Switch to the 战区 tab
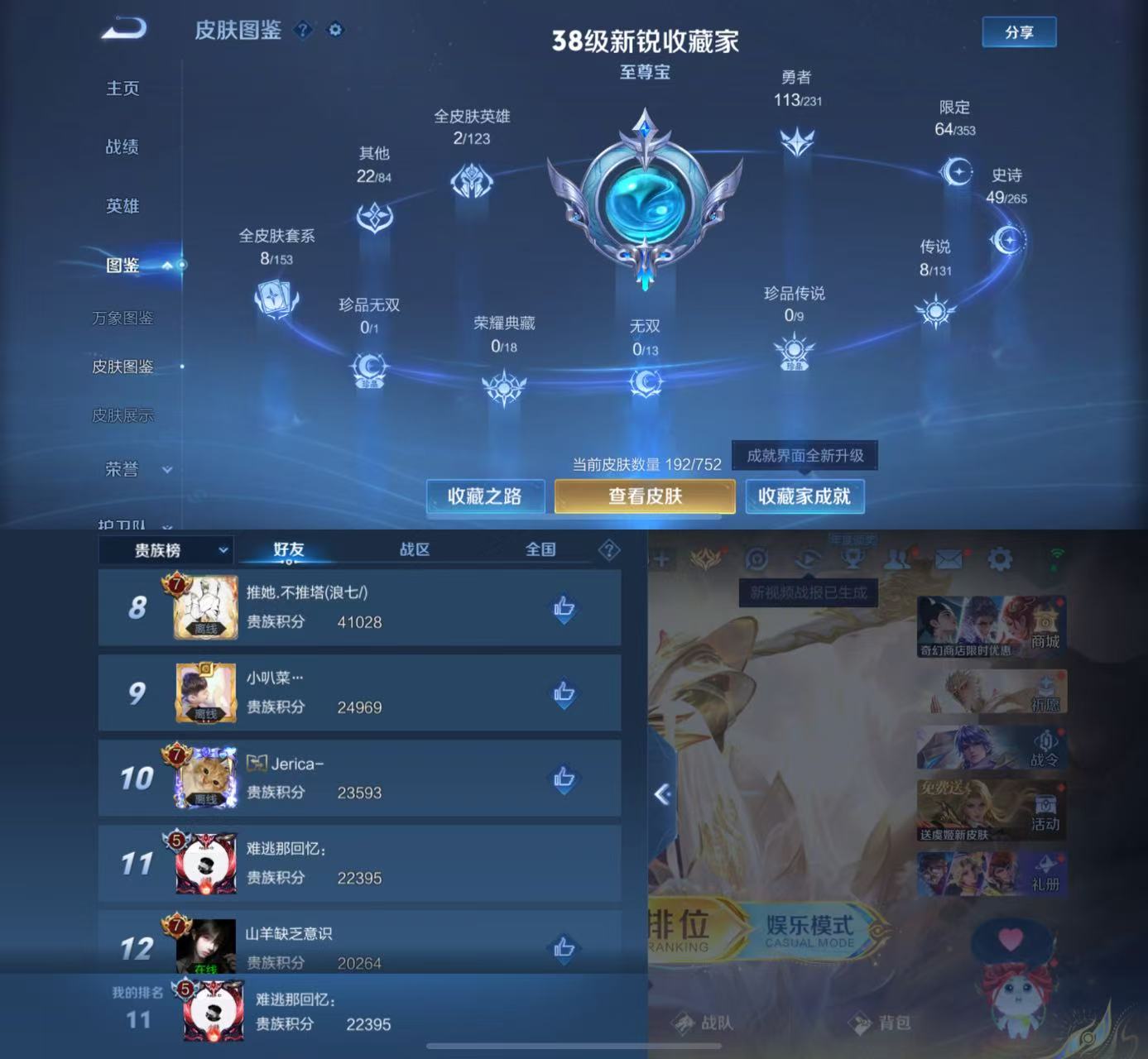This screenshot has width=1148, height=1059. point(414,549)
